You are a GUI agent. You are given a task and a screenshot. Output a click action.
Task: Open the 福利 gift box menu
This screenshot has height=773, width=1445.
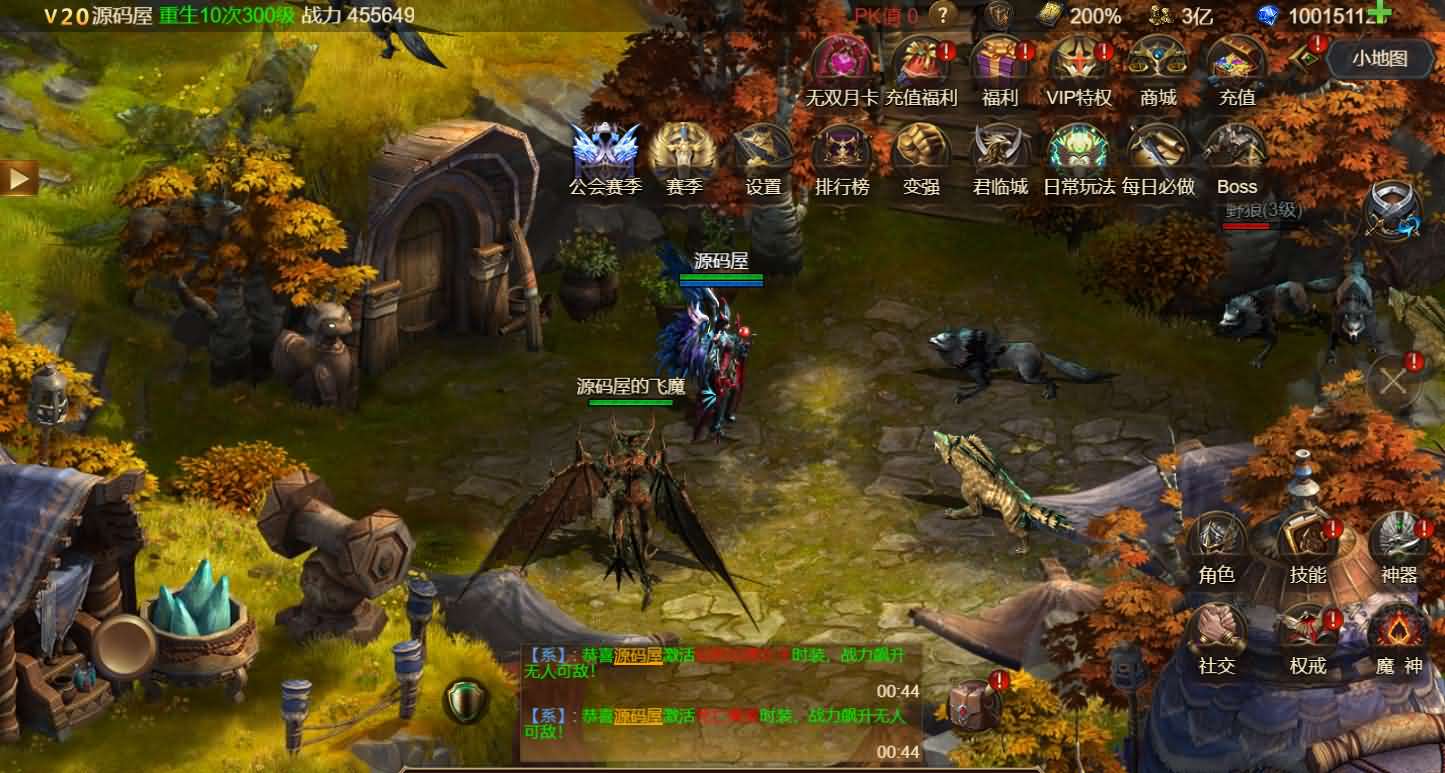coord(1000,63)
